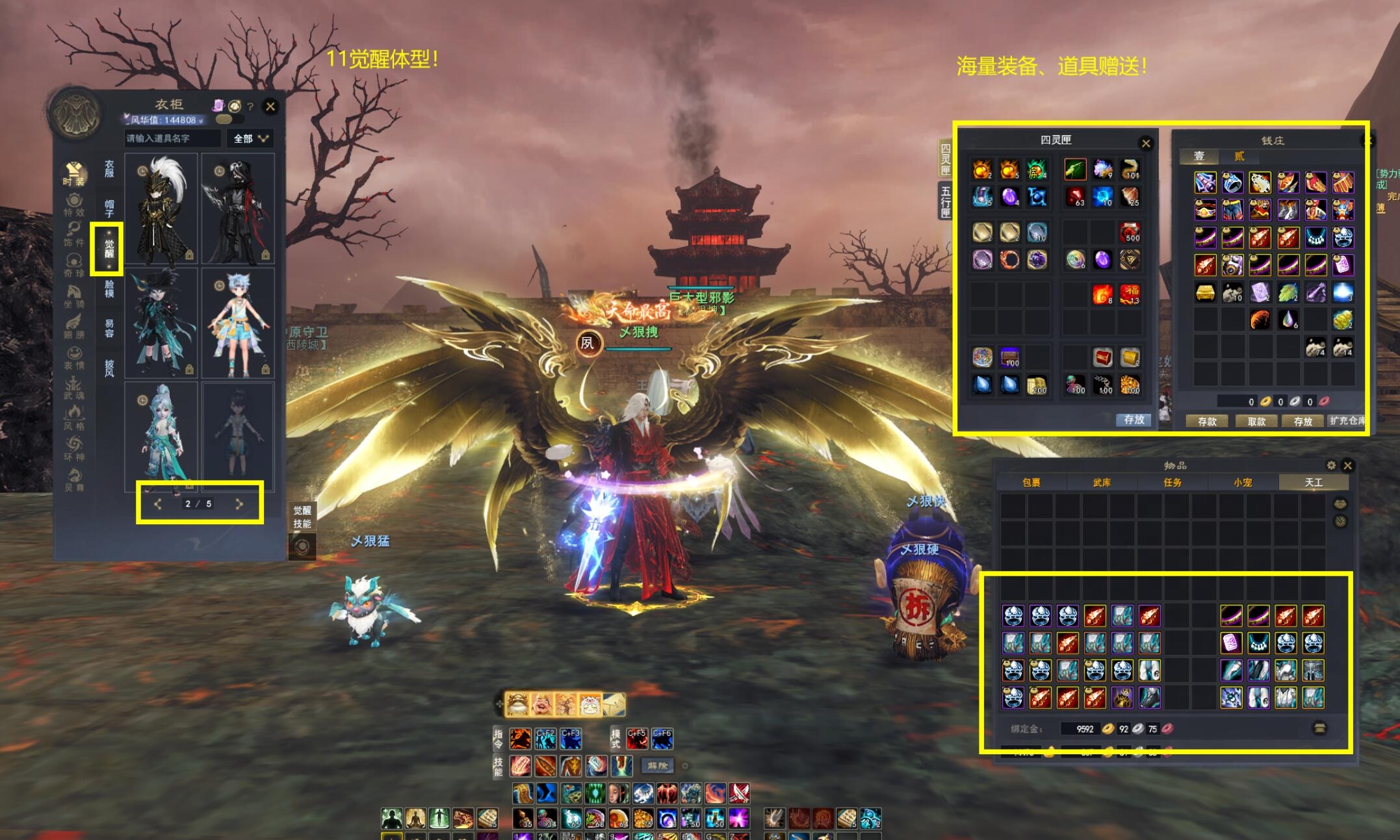
Task: Open the 全部 filter dropdown
Action: (250, 138)
